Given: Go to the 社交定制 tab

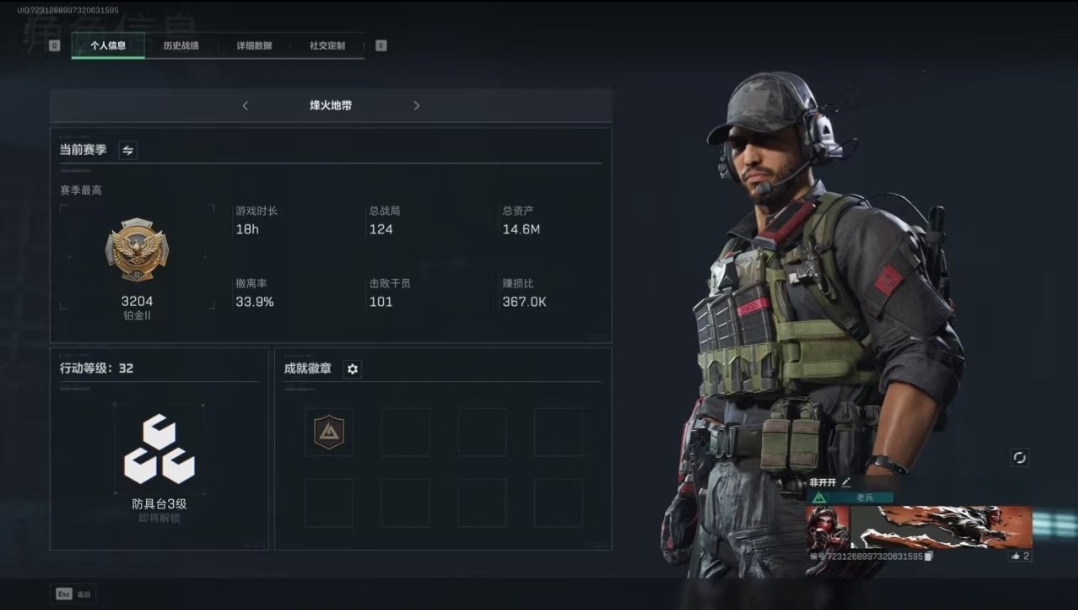Looking at the screenshot, I should click(327, 46).
